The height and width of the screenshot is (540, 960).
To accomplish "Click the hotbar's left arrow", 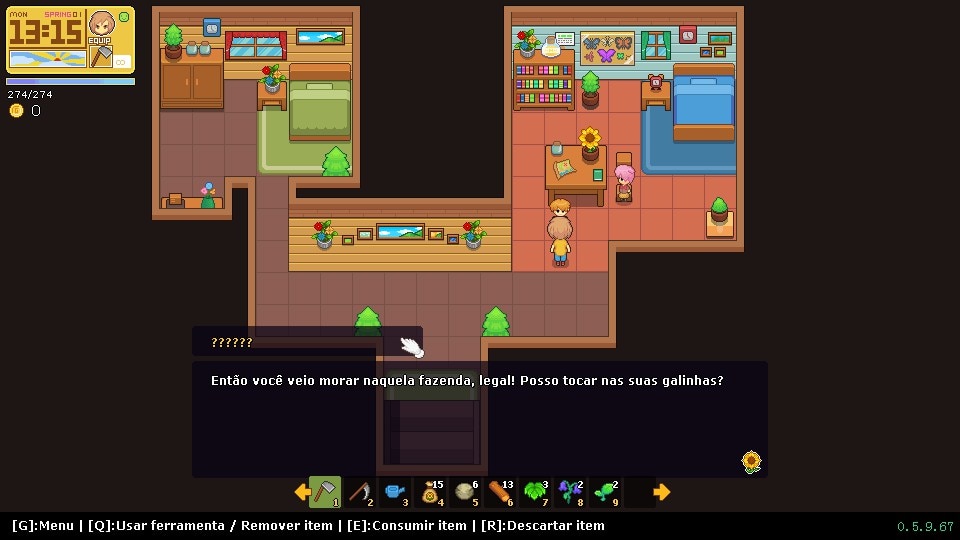I will coord(301,492).
